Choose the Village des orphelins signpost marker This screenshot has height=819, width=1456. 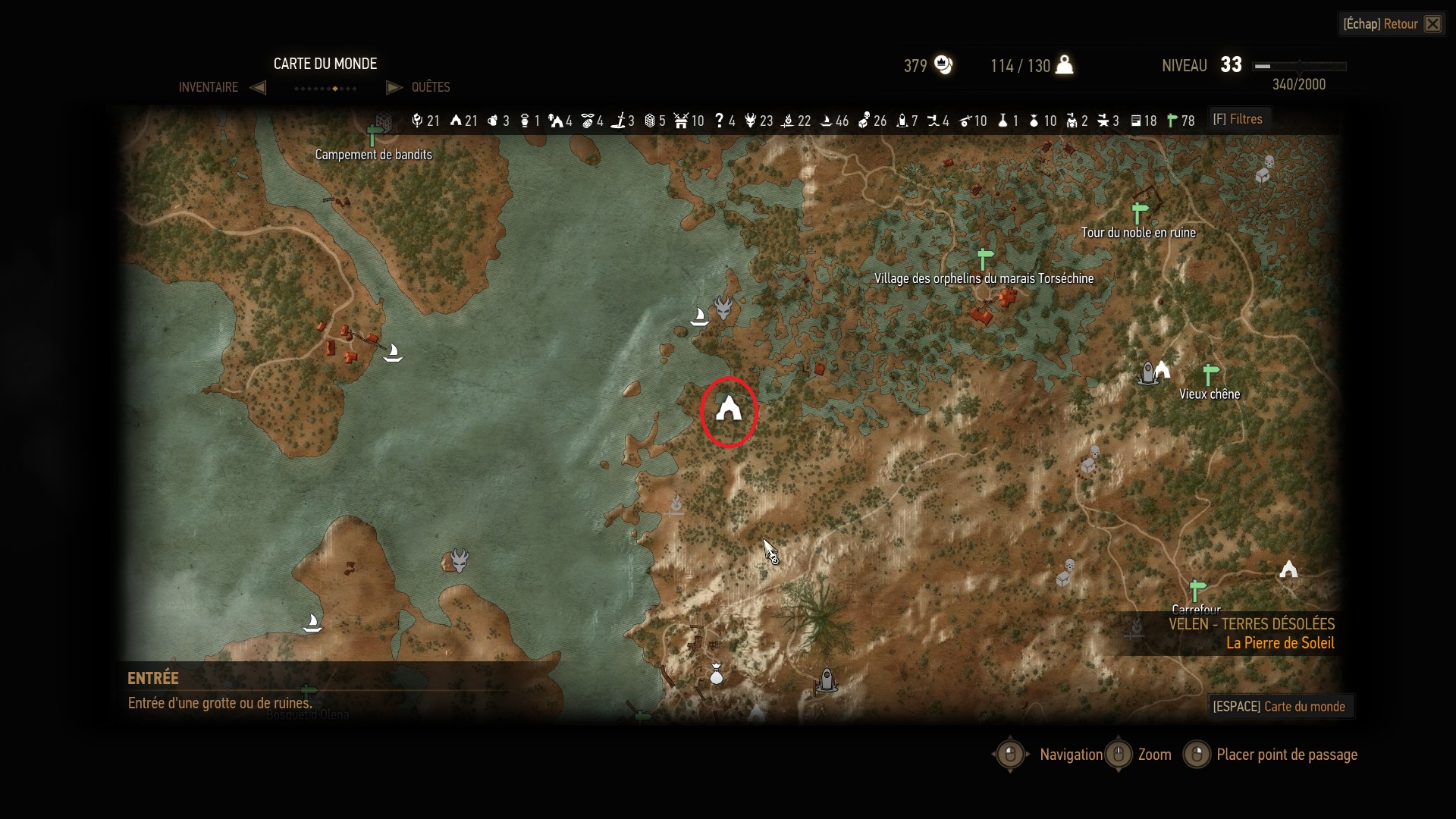(984, 259)
